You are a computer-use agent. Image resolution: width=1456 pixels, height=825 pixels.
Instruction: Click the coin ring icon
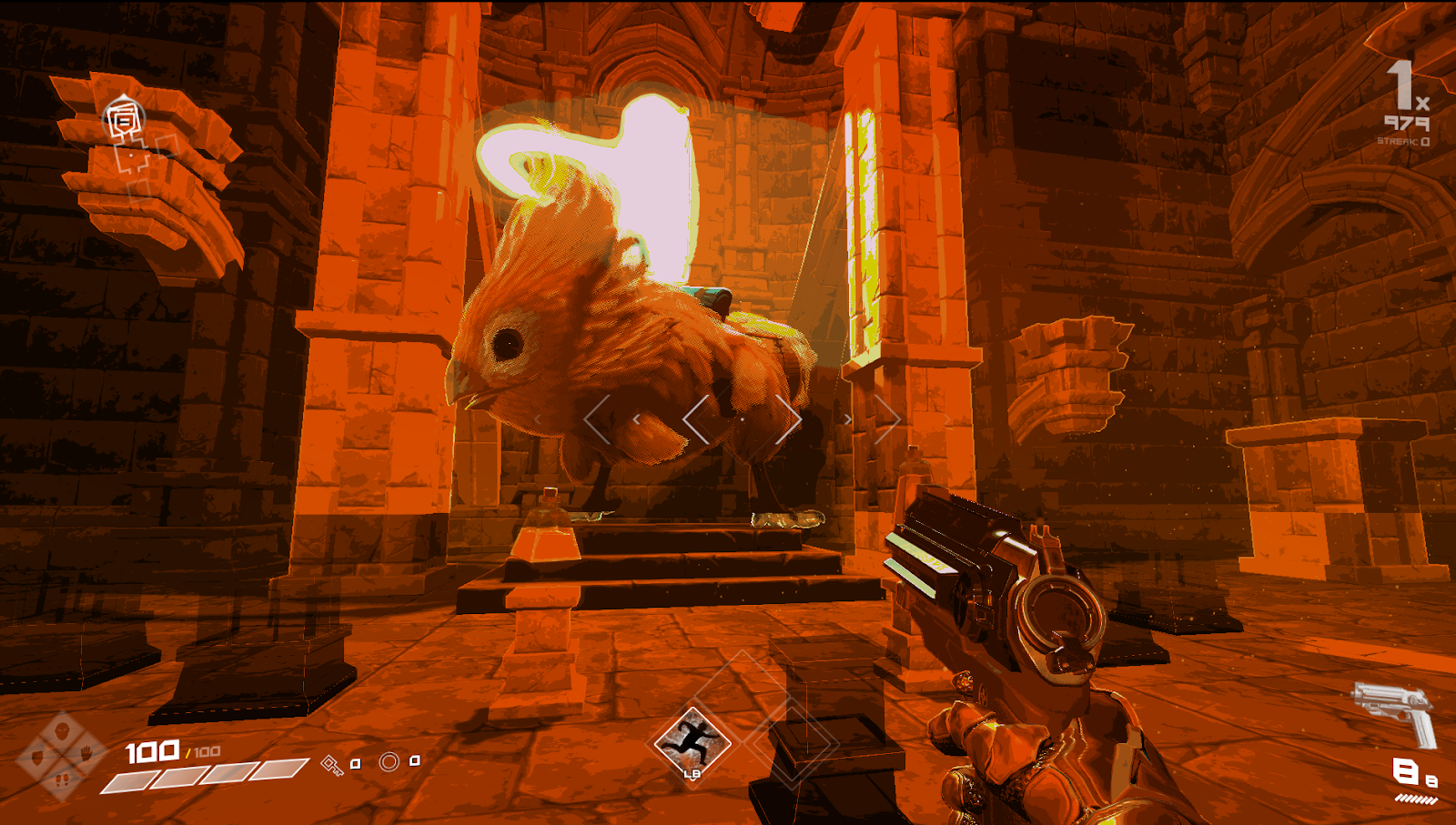(389, 761)
